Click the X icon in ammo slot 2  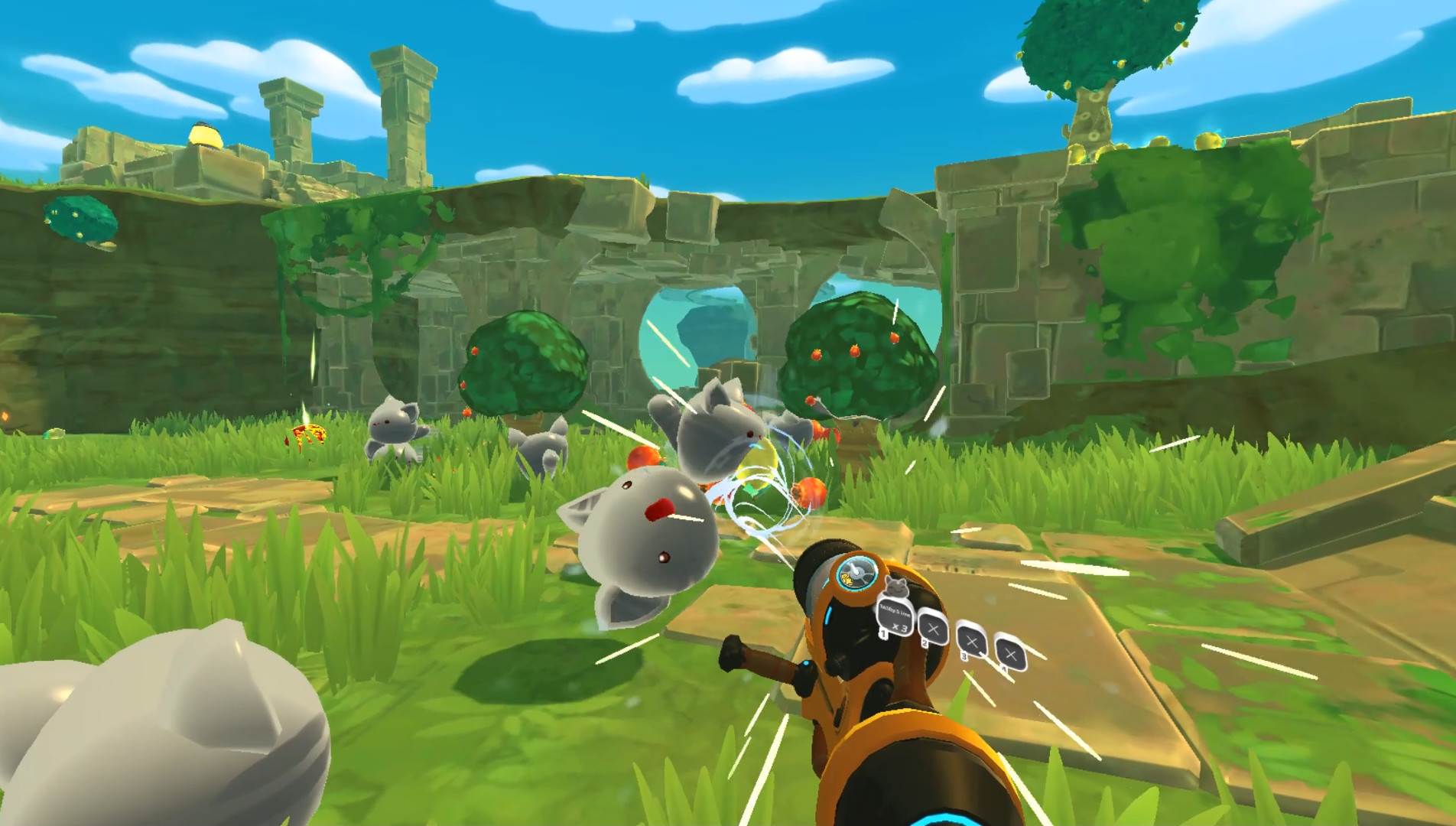pos(934,629)
